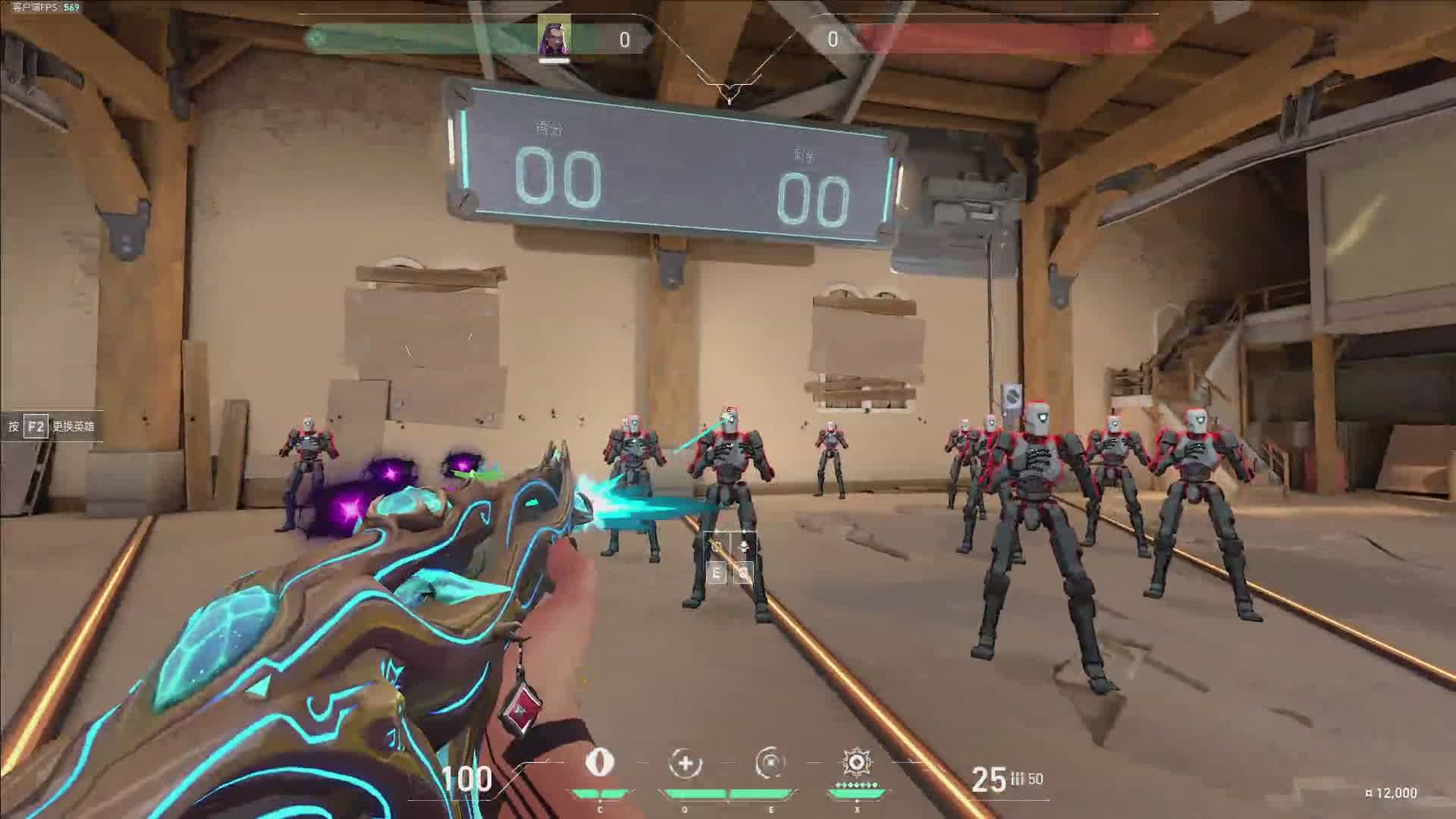Use the Devour healing ability icon
1456x819 pixels.
pyautogui.click(x=685, y=763)
